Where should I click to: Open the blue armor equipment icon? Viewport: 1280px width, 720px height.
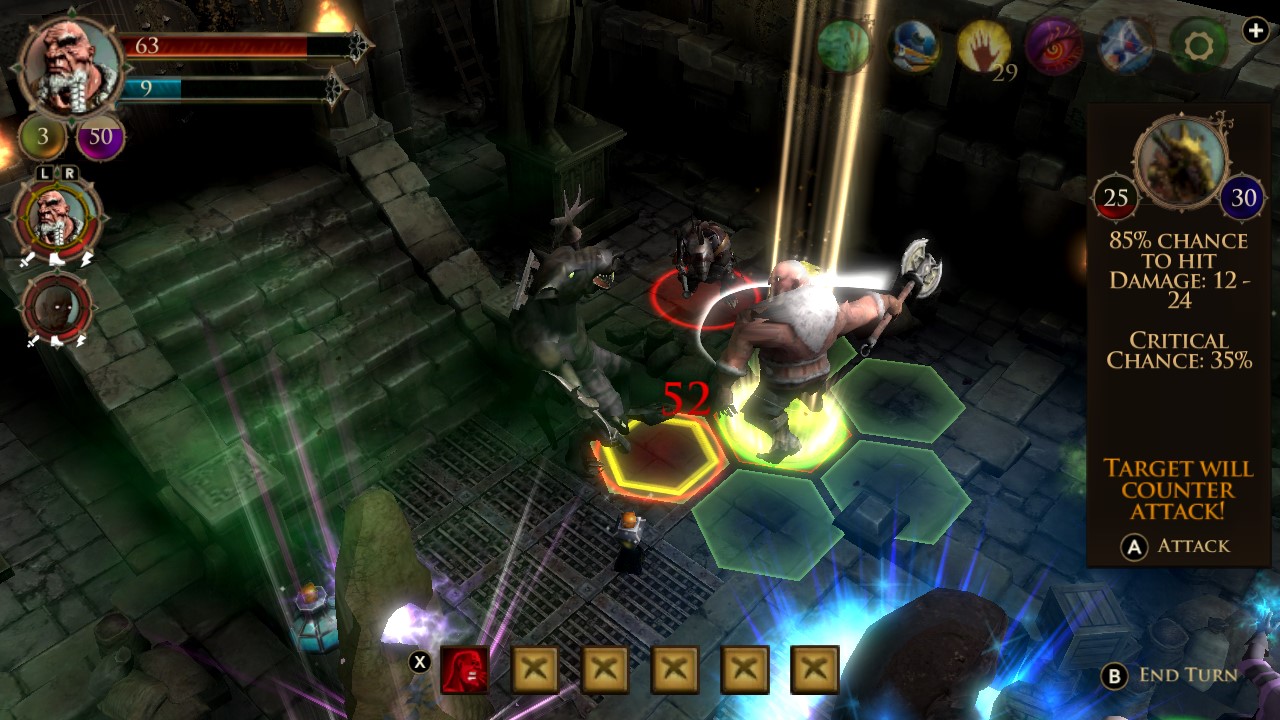pos(913,45)
